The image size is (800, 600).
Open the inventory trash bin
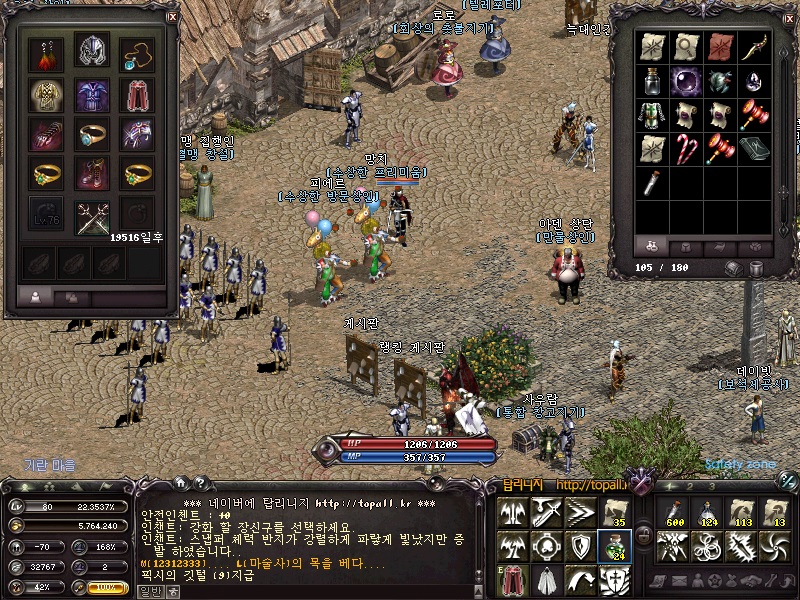756,268
